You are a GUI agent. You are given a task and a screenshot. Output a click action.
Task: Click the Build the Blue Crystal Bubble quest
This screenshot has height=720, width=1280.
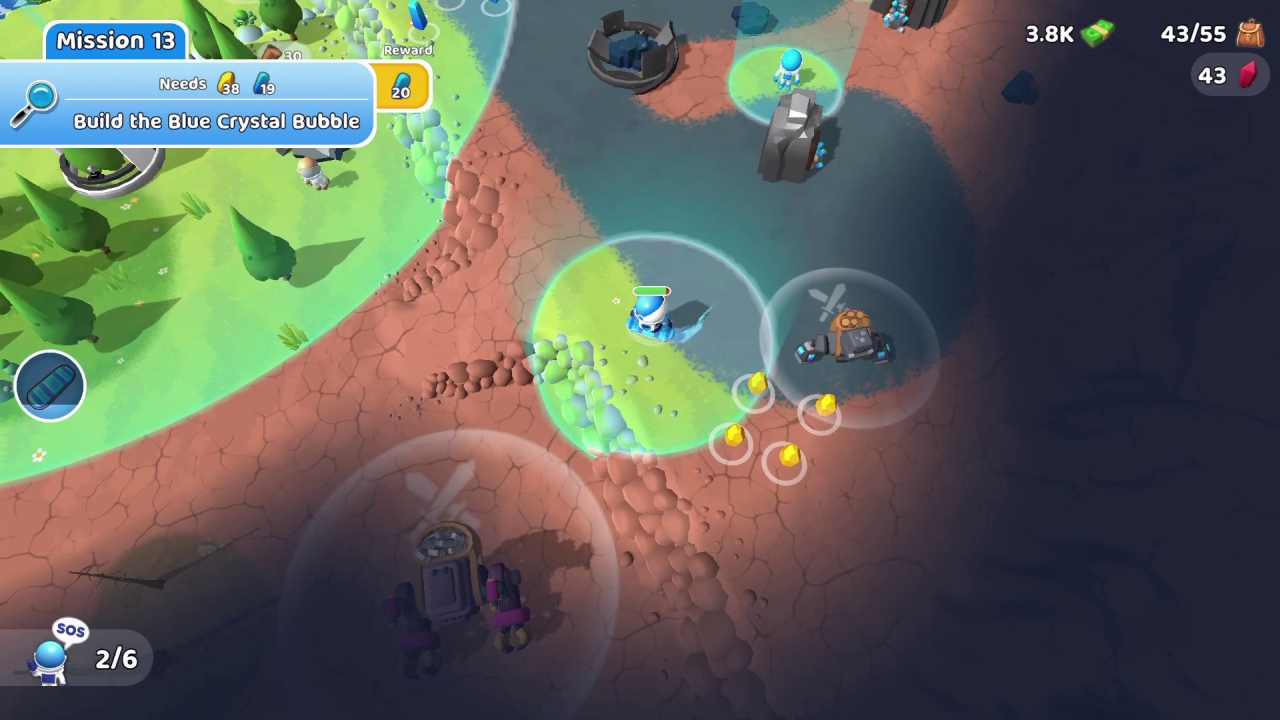tap(216, 121)
